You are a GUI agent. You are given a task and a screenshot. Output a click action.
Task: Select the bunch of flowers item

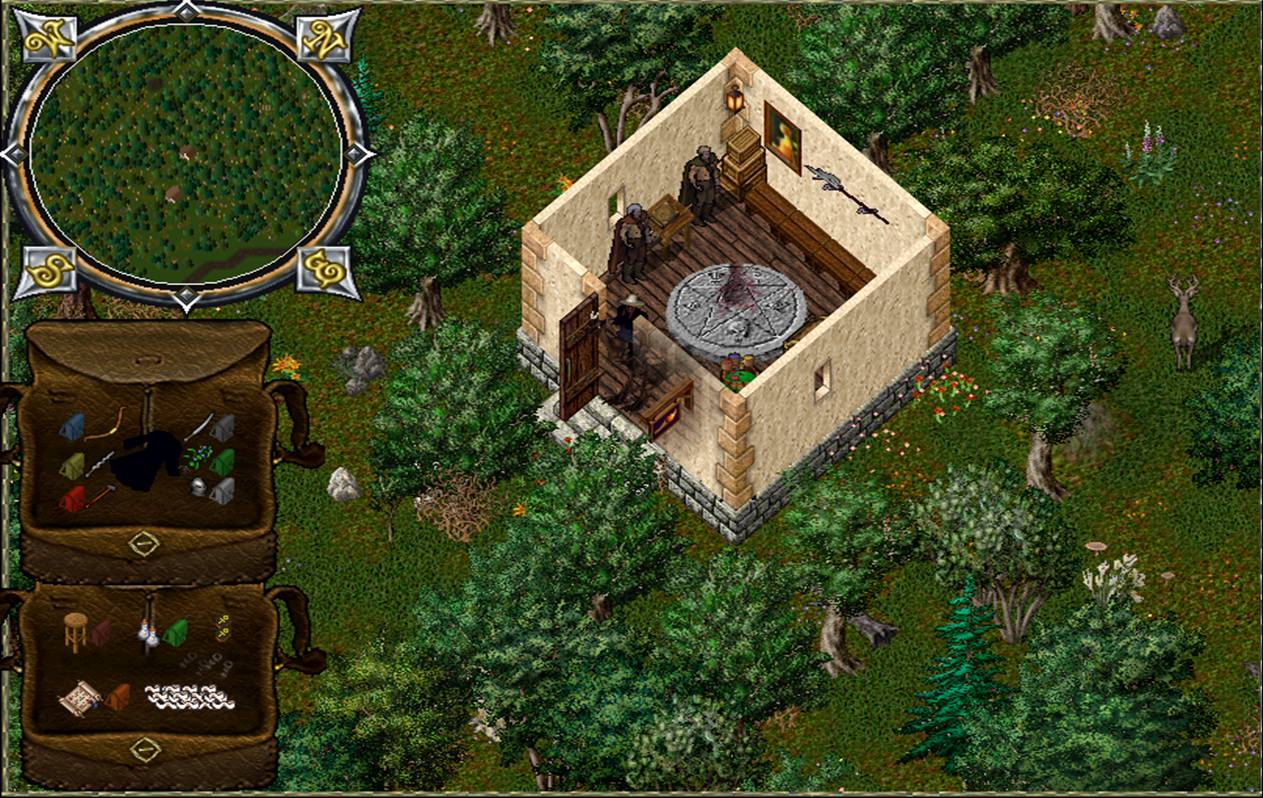pos(194,456)
